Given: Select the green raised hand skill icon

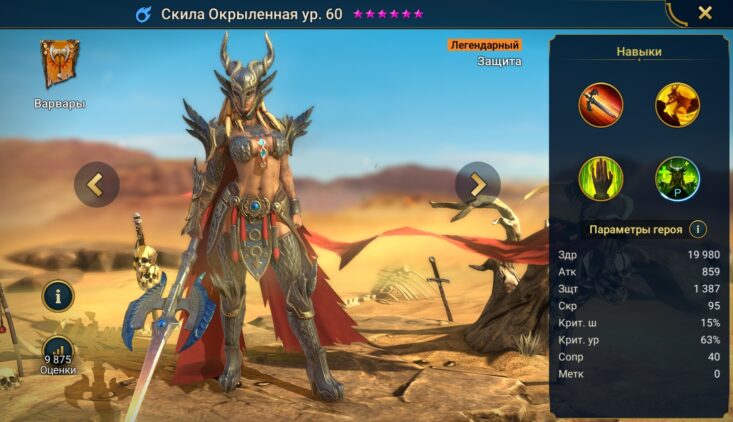Looking at the screenshot, I should pyautogui.click(x=600, y=179).
